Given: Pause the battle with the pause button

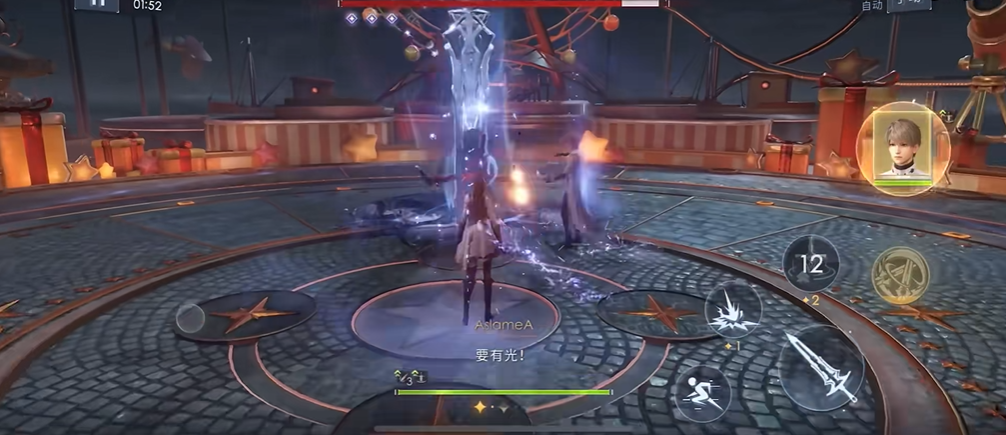Looking at the screenshot, I should click(x=97, y=4).
